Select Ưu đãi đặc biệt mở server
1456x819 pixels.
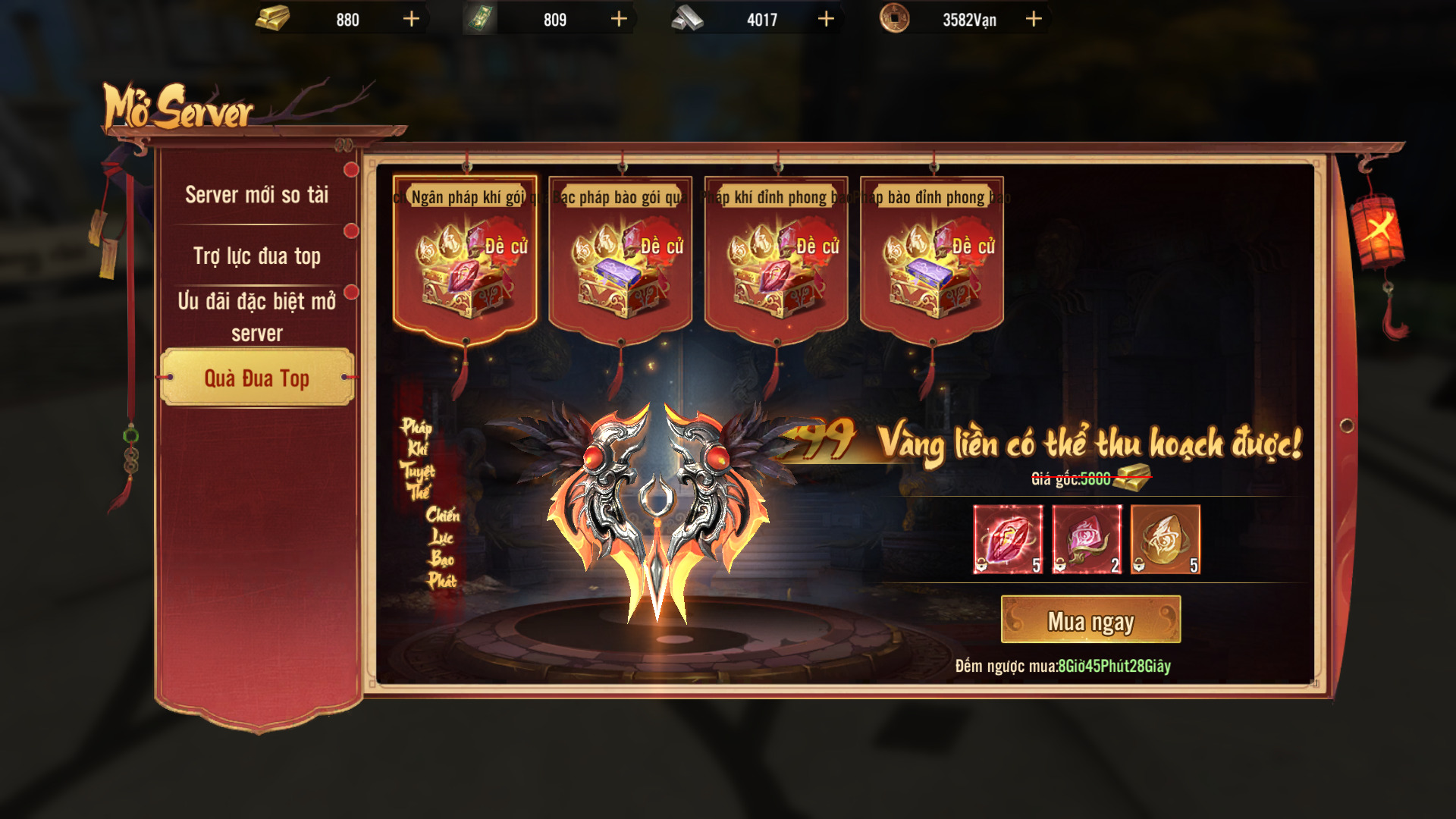[x=256, y=316]
